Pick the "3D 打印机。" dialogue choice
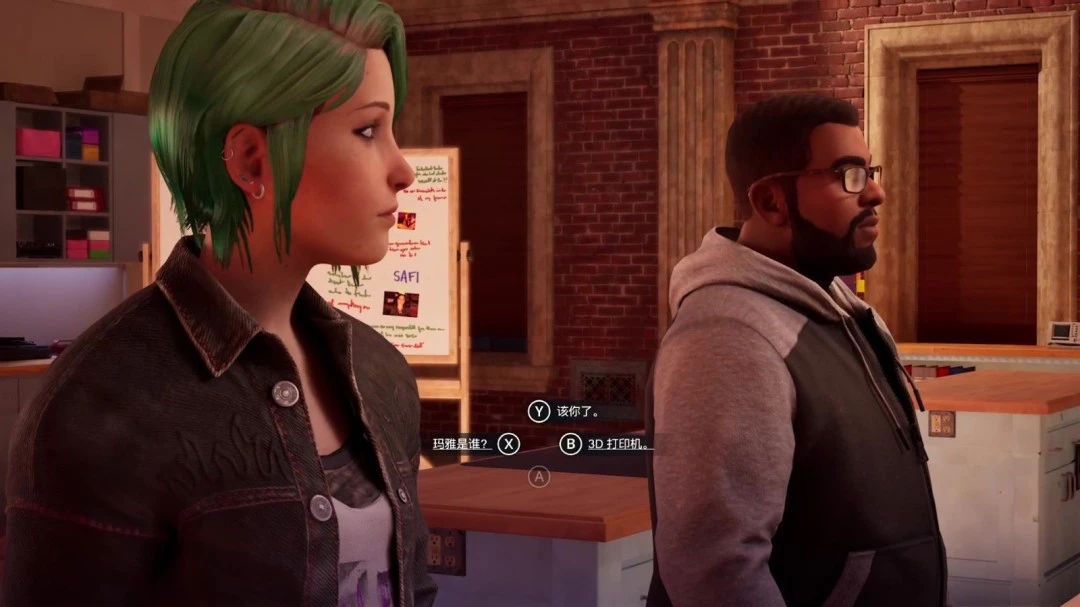The height and width of the screenshot is (607, 1080). tap(619, 444)
